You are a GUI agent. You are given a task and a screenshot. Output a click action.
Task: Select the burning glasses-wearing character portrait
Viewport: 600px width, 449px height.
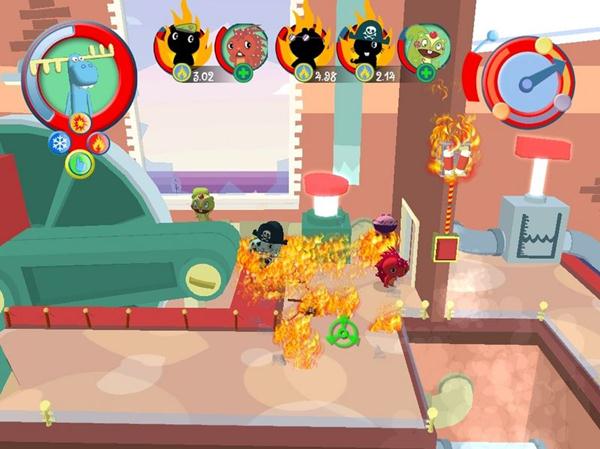309,47
